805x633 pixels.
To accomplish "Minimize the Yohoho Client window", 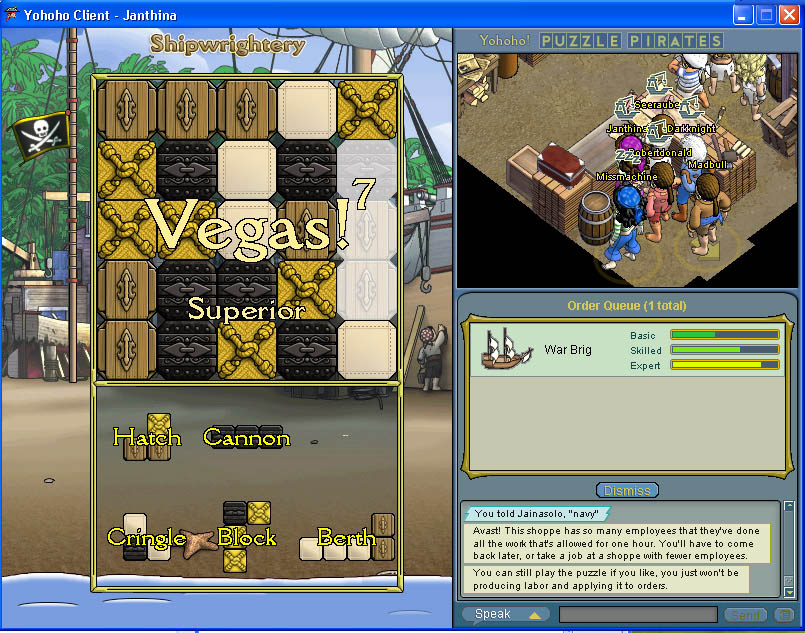I will pos(743,15).
